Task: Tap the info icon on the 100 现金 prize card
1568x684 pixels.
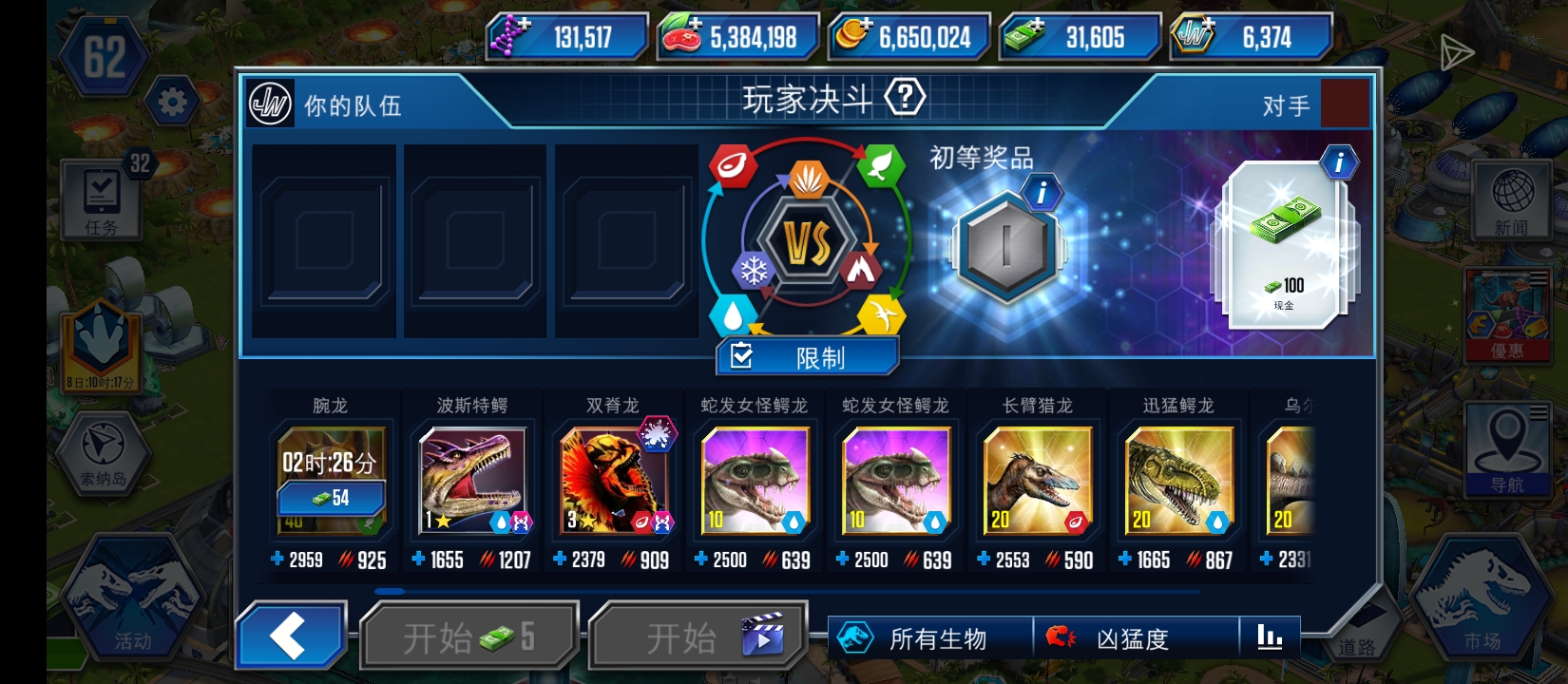Action: tap(1339, 162)
